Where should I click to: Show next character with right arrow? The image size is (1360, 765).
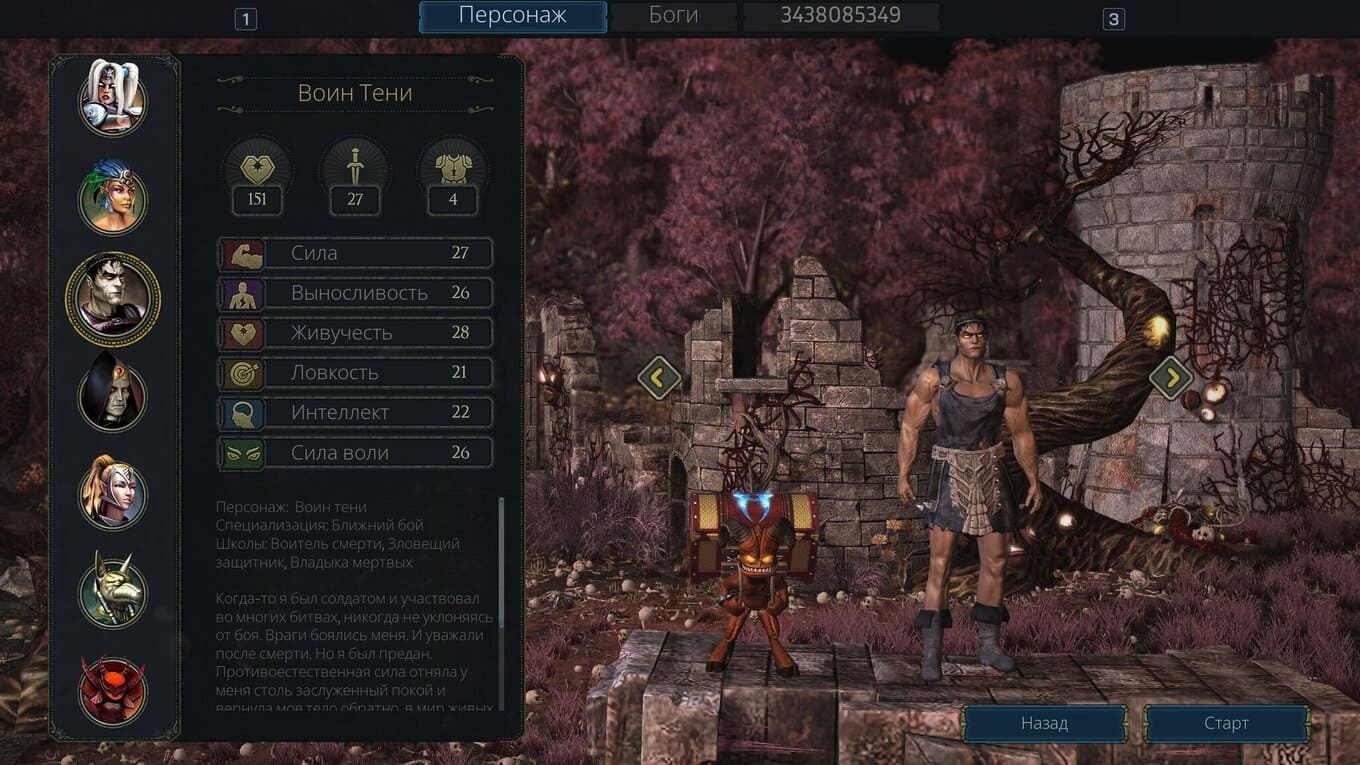(1170, 377)
